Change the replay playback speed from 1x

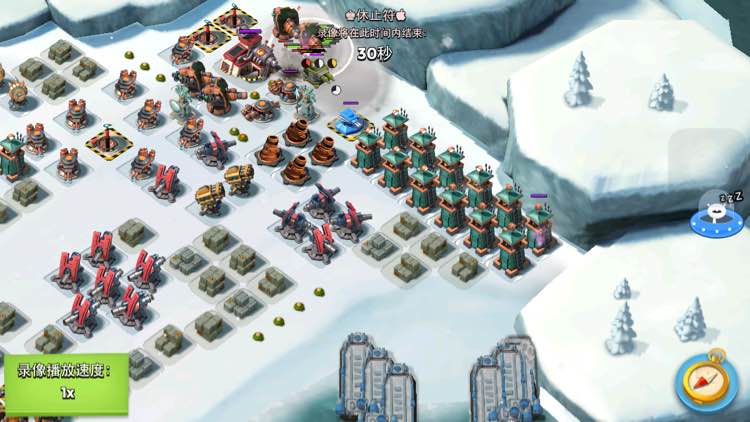pyautogui.click(x=66, y=383)
